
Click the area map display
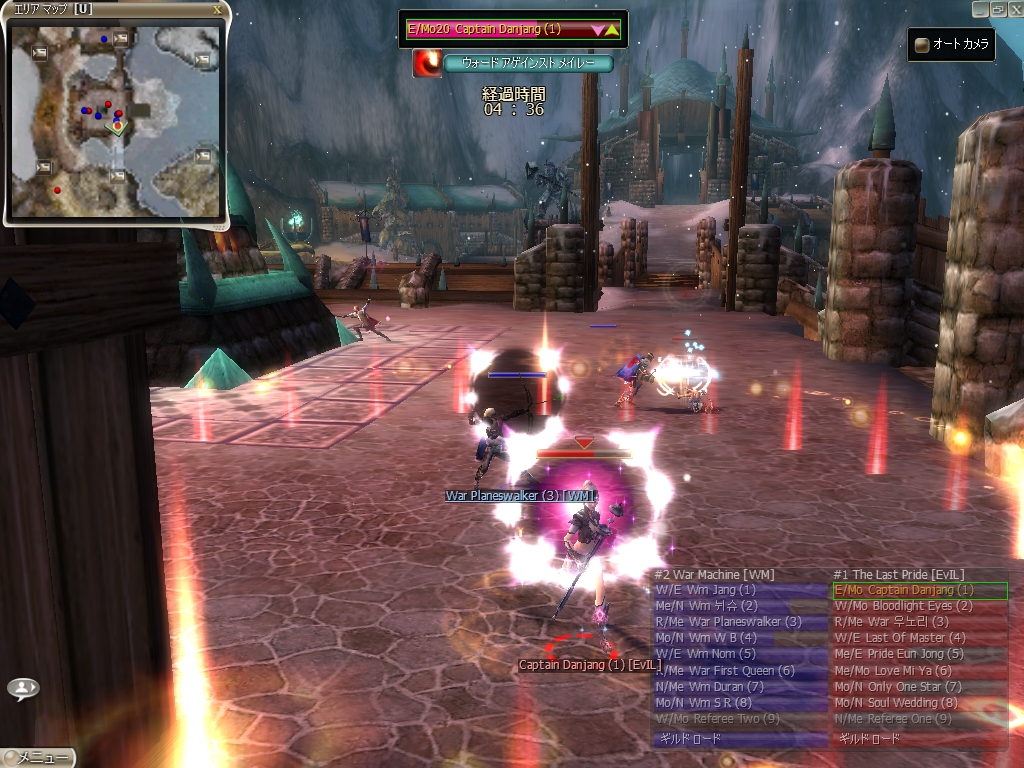click(x=116, y=120)
